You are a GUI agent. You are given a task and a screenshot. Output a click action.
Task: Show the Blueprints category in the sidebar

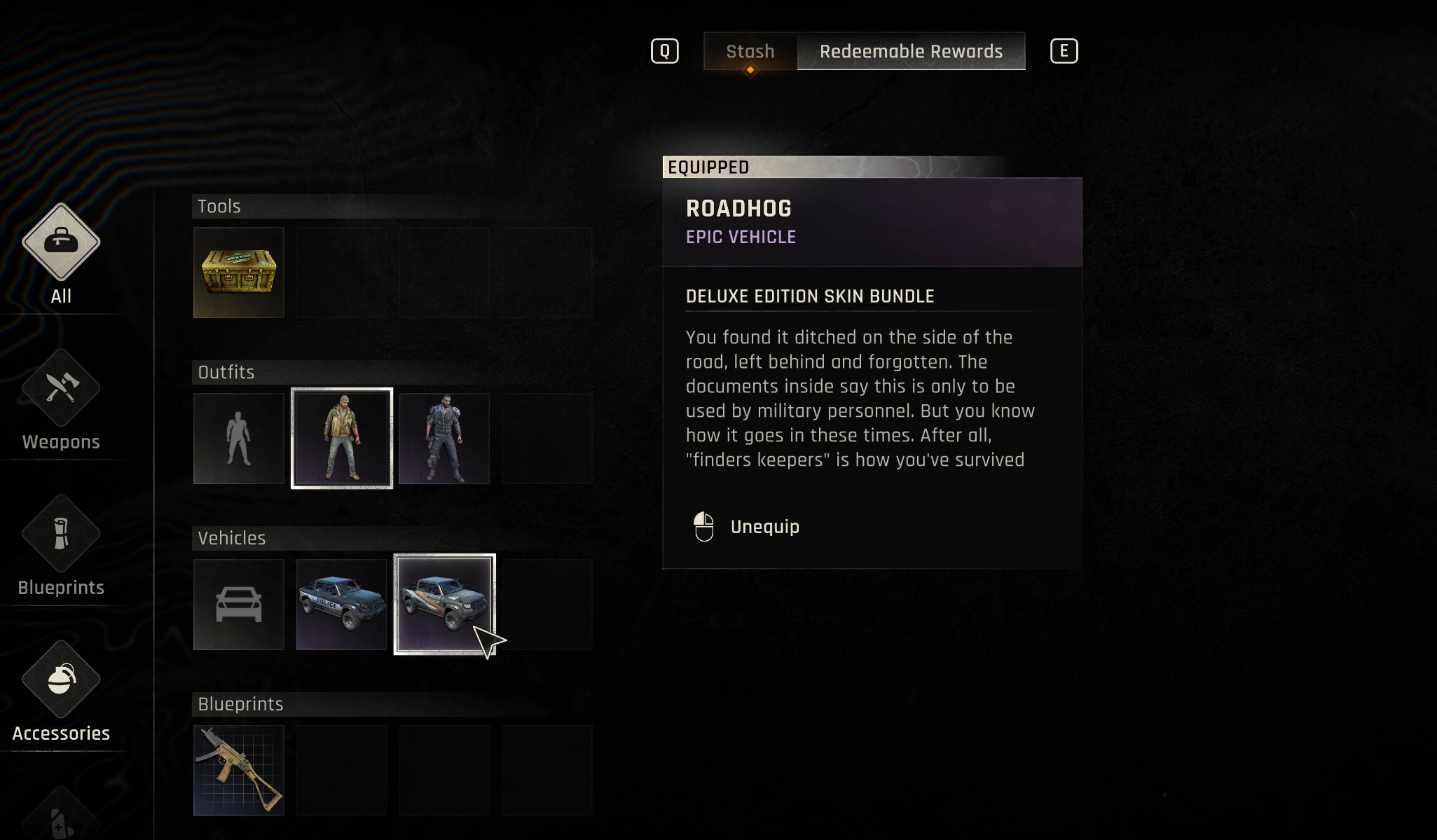(x=61, y=546)
